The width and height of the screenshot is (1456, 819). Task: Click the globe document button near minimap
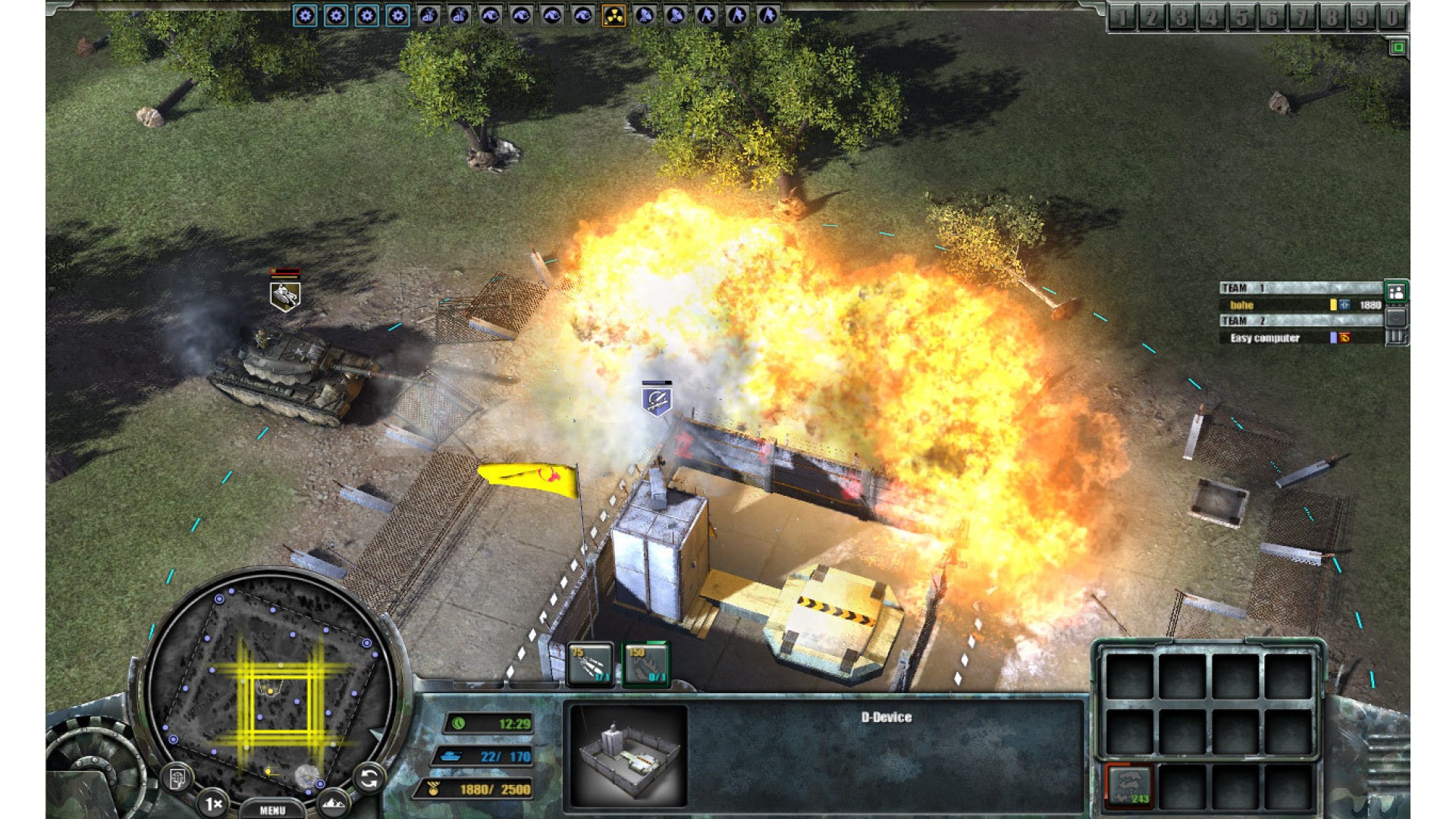click(178, 777)
